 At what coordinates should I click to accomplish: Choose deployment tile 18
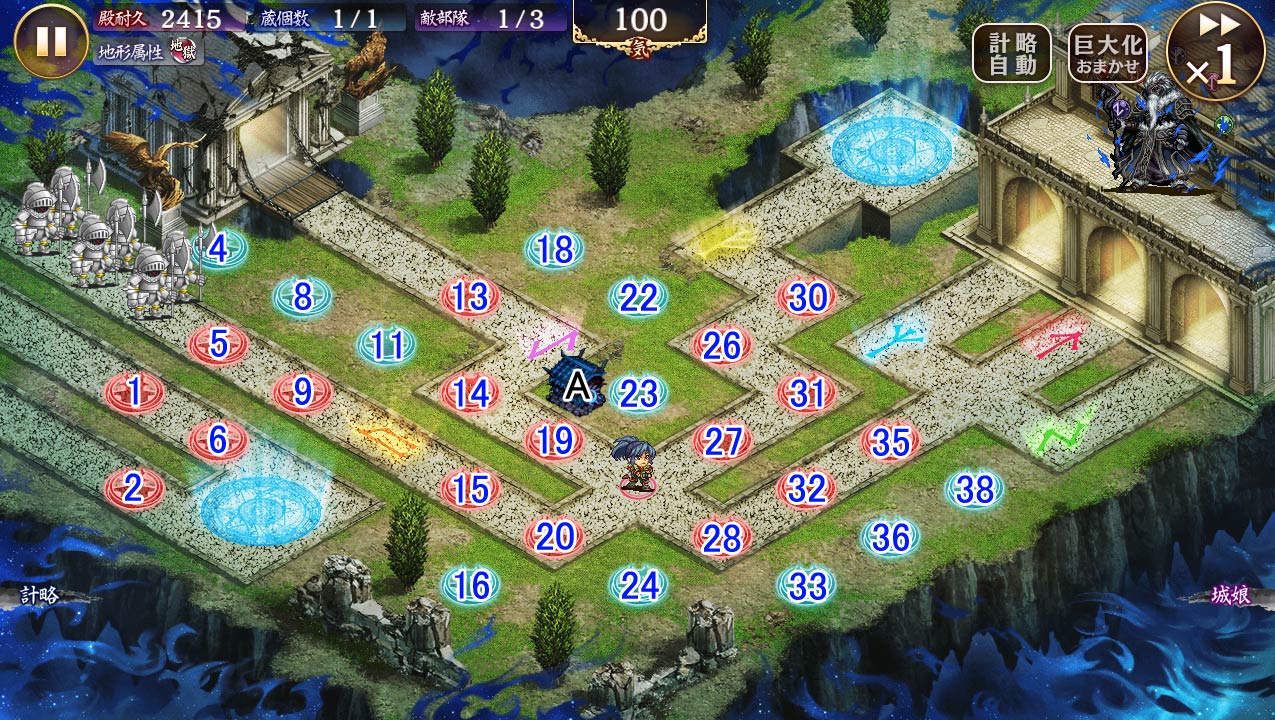(x=554, y=249)
